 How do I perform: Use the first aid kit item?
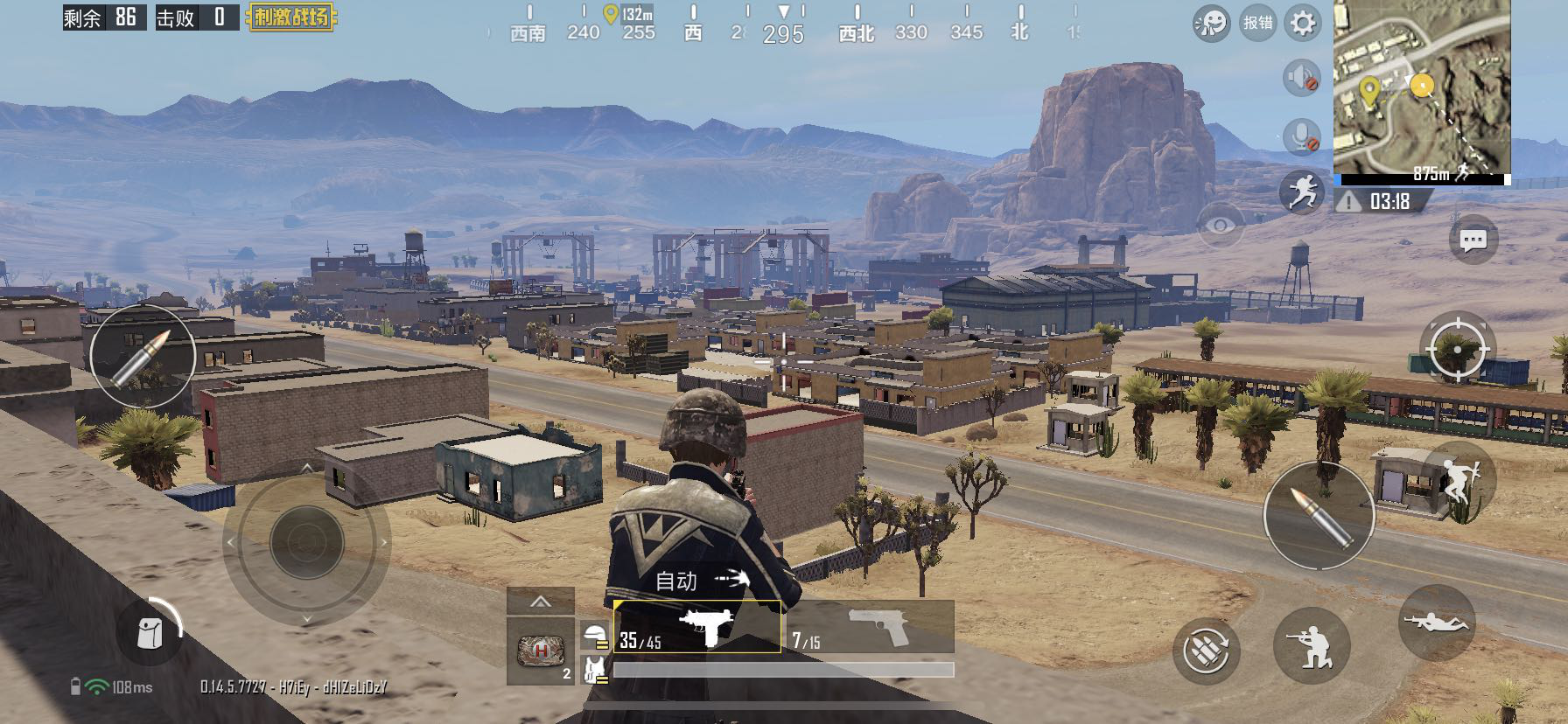tap(540, 651)
